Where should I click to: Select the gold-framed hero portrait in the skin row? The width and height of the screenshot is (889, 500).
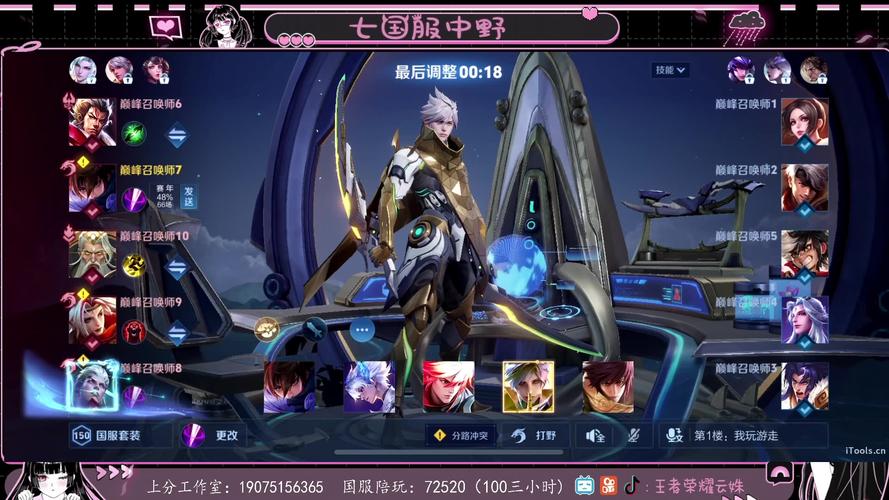click(528, 387)
